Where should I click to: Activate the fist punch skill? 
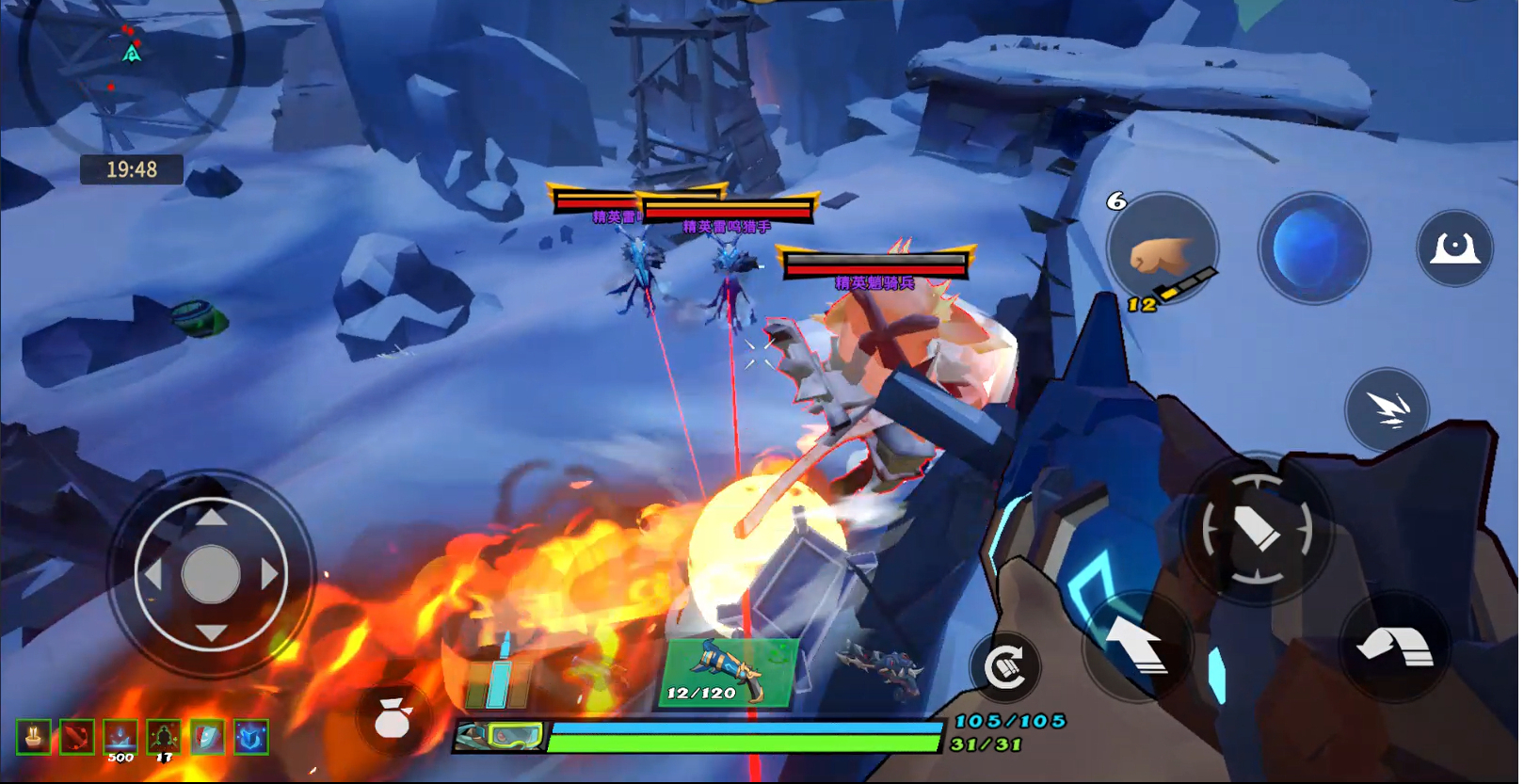pyautogui.click(x=1162, y=249)
